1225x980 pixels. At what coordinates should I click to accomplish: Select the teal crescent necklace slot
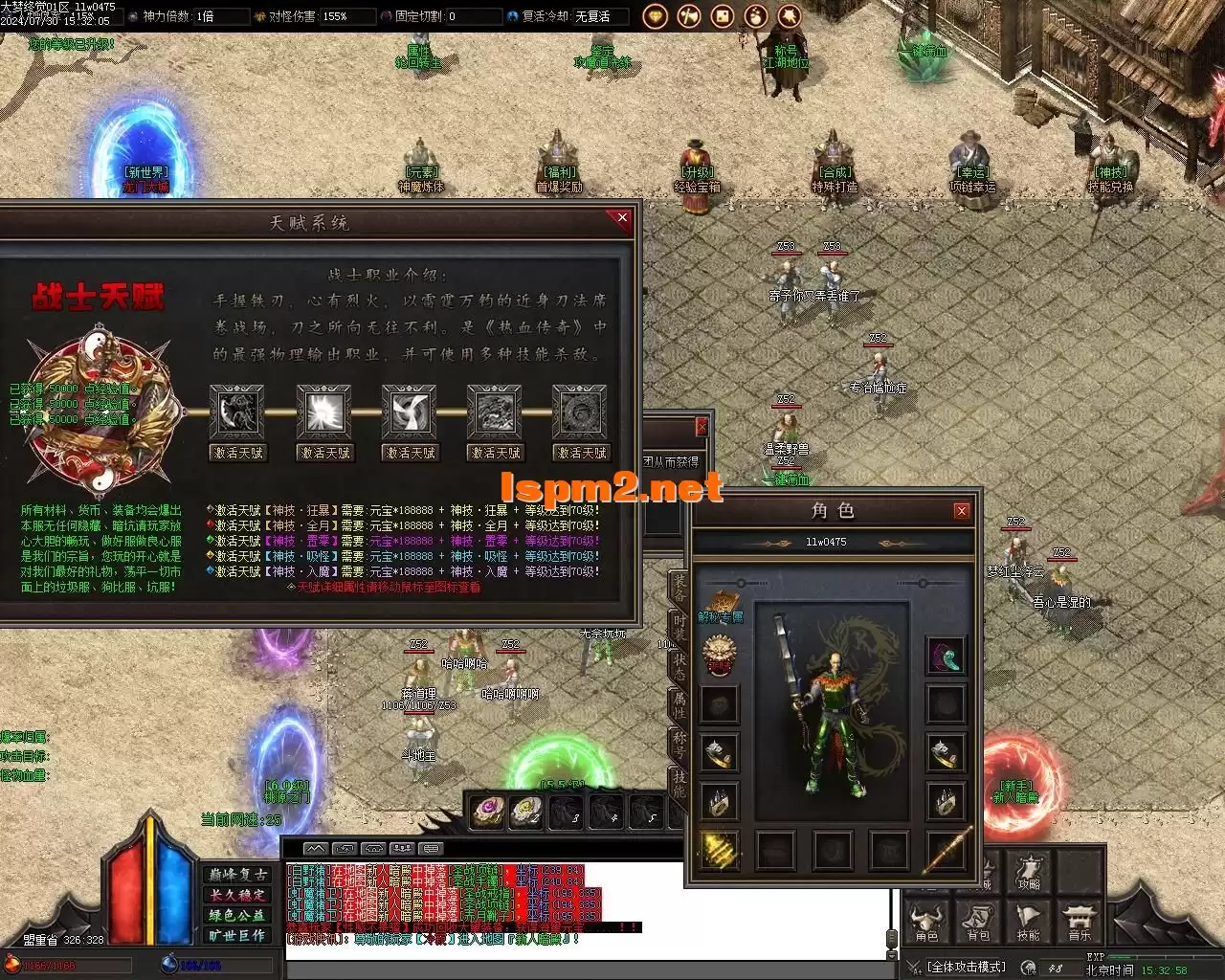pos(946,657)
